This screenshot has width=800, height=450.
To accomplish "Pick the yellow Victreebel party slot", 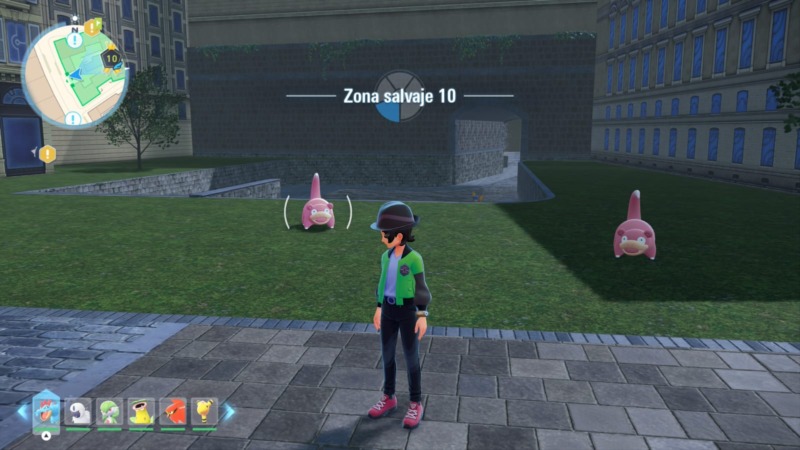I will pos(142,411).
